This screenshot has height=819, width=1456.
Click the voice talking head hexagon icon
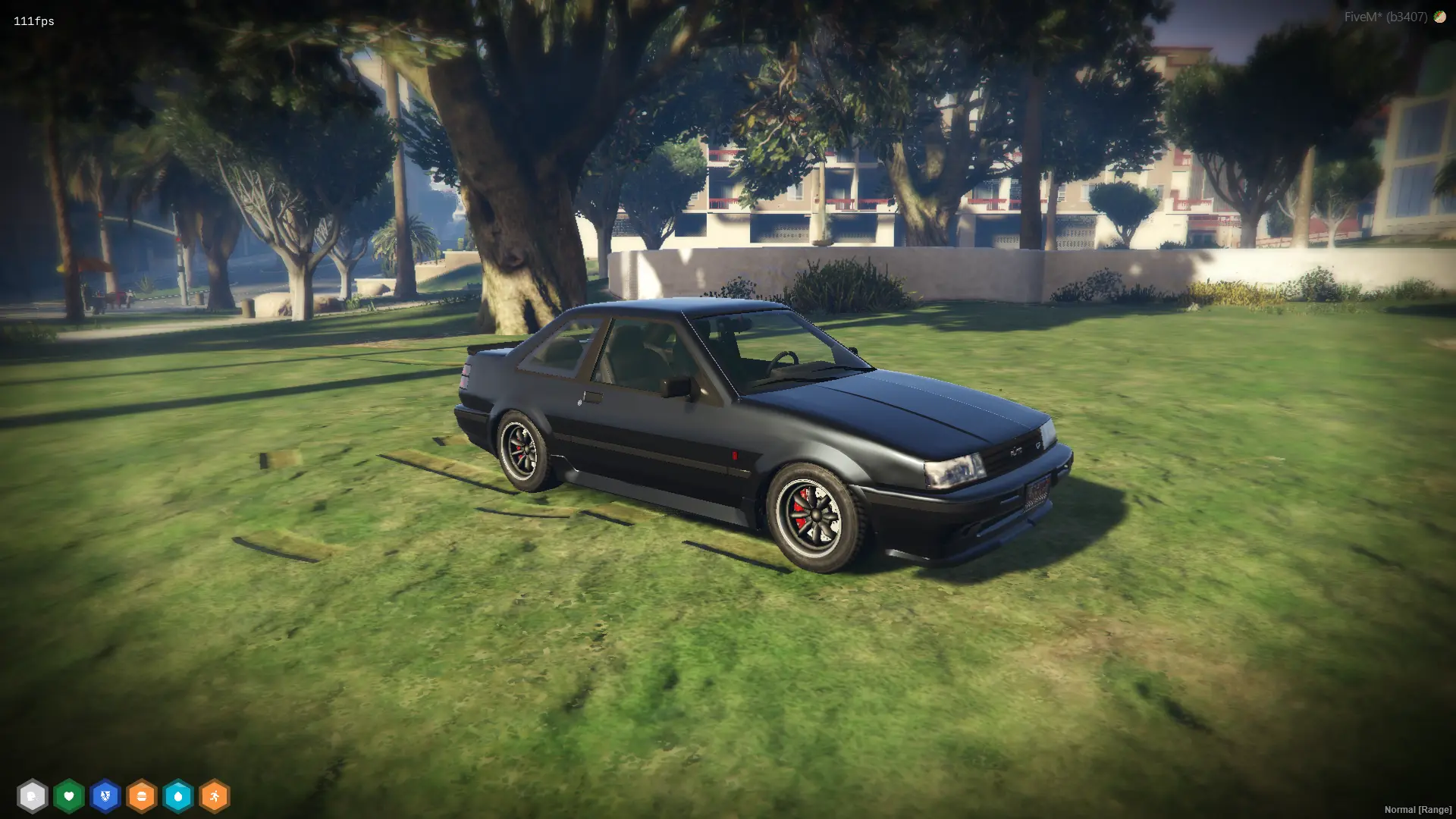tap(33, 796)
